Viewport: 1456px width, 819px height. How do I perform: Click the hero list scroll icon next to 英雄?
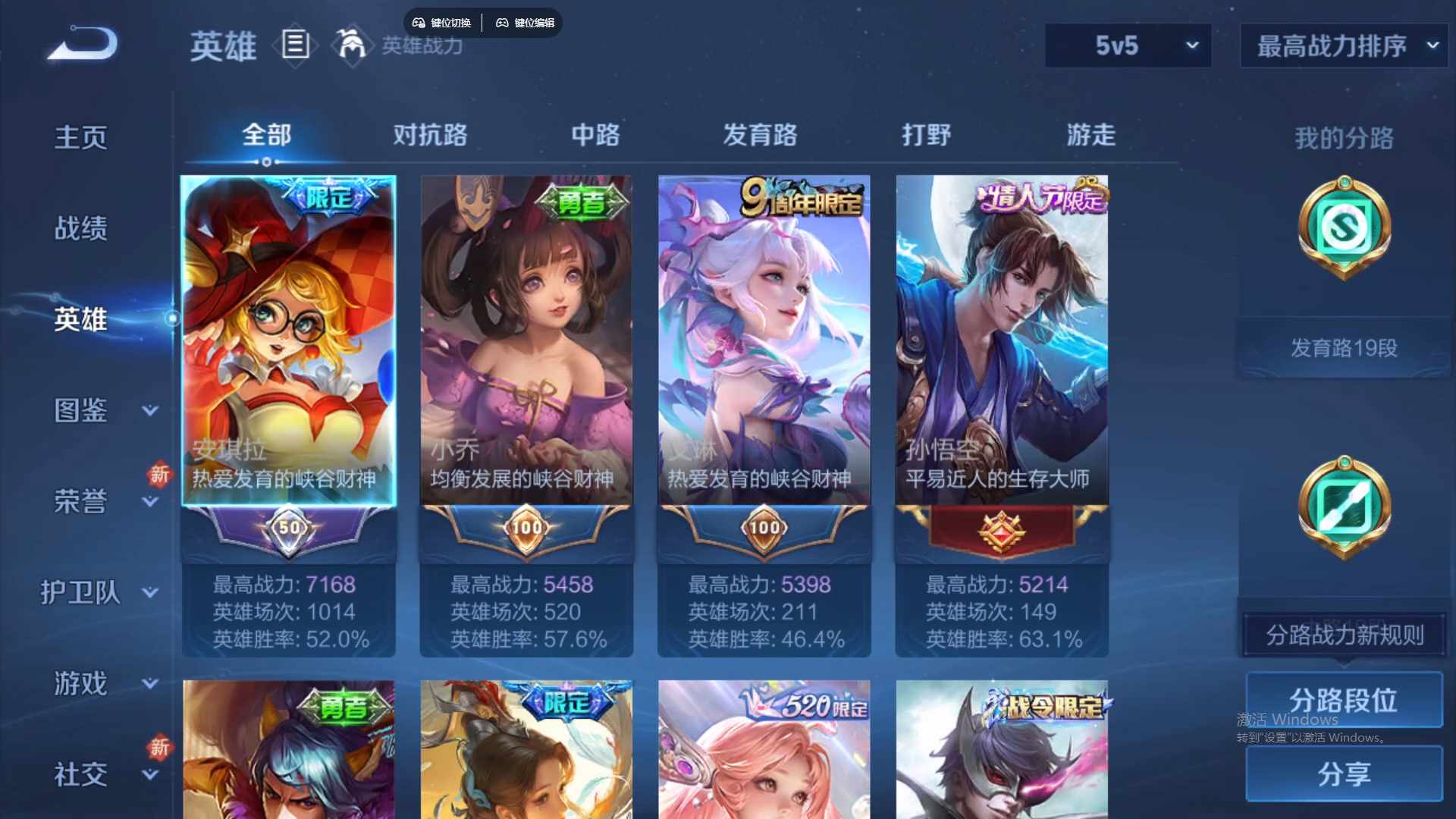(x=294, y=45)
